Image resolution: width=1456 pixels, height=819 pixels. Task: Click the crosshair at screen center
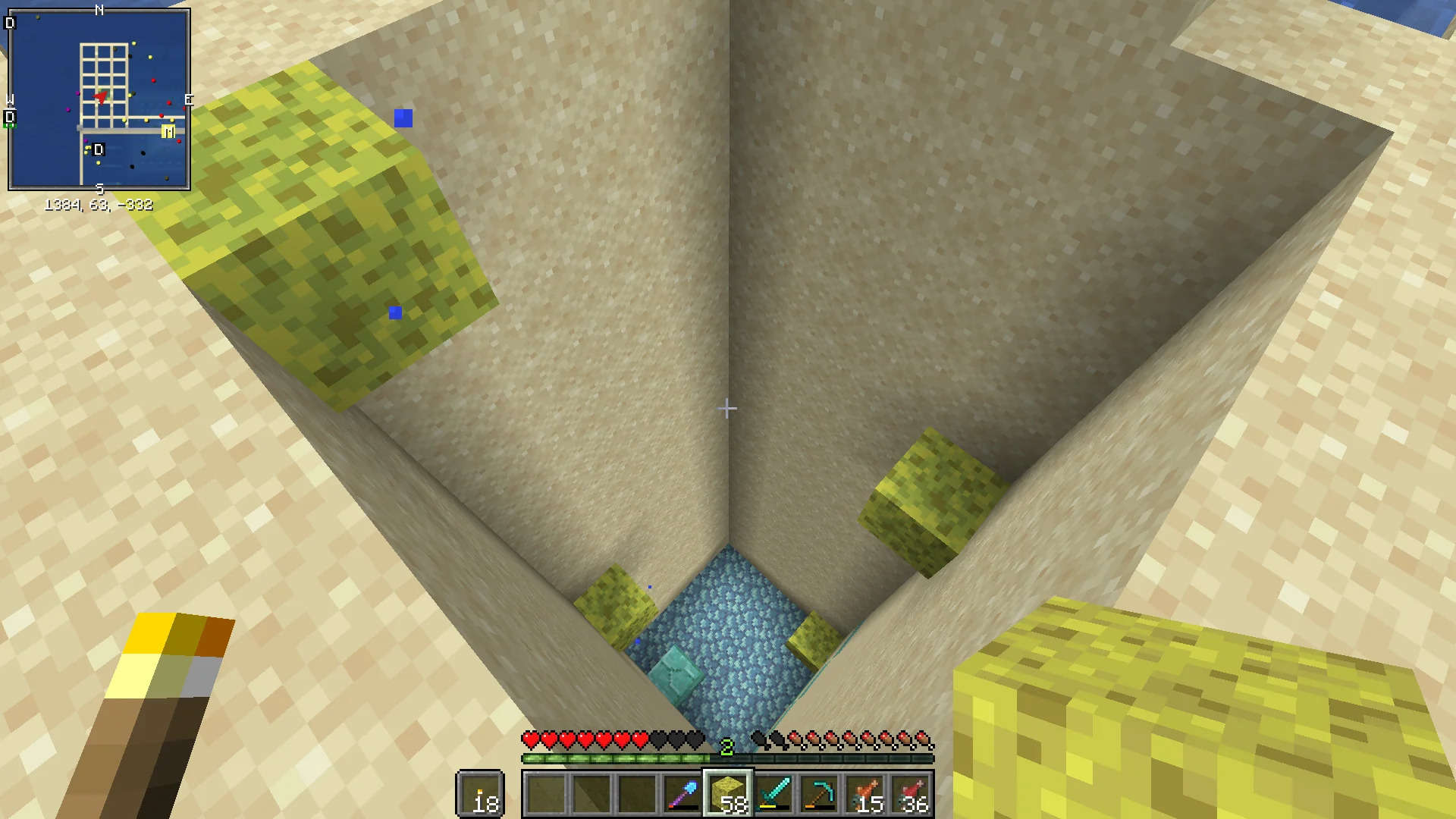pyautogui.click(x=728, y=409)
